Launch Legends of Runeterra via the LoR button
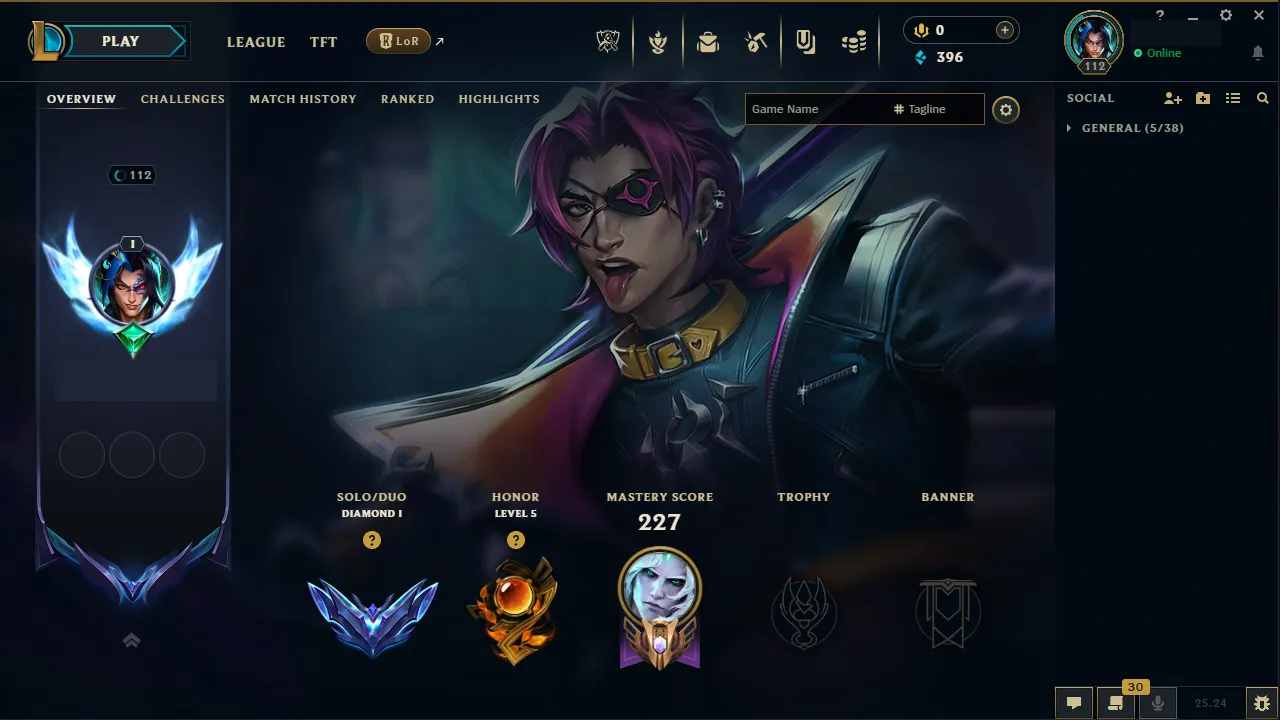 coord(399,41)
